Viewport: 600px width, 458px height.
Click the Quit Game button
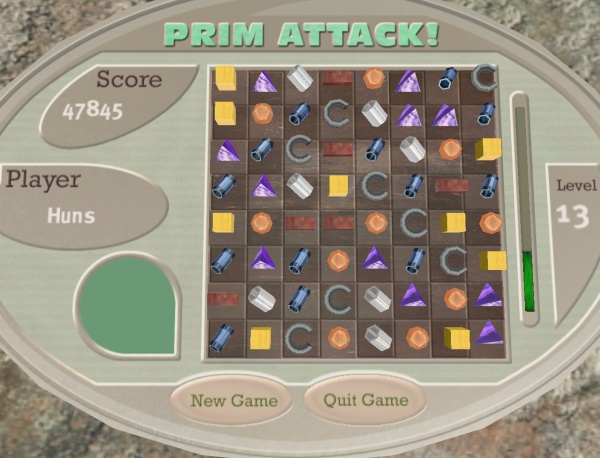click(365, 400)
